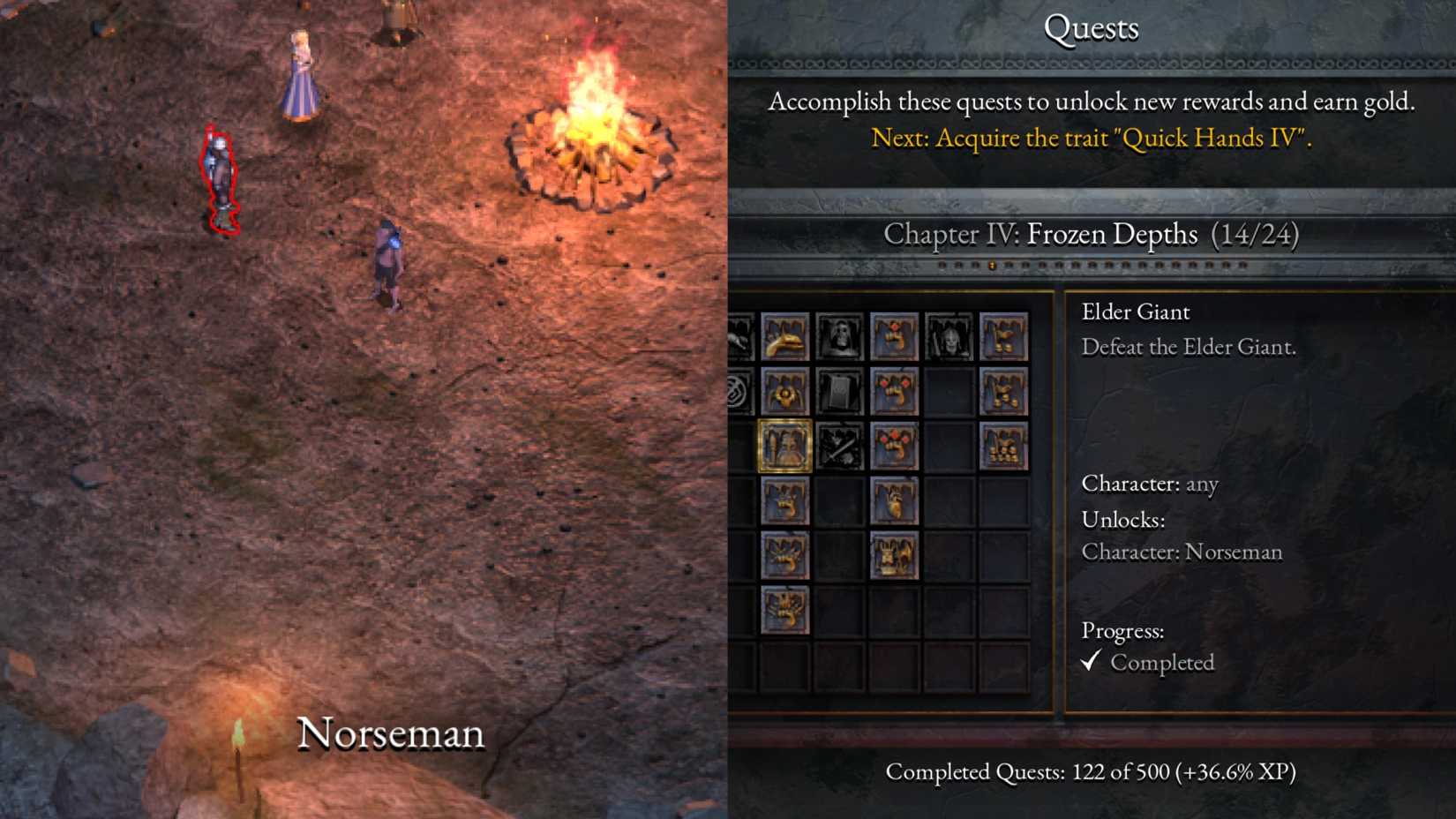The image size is (1456, 819).
Task: Click the Chapter IV: Frozen Depths header
Action: point(1093,235)
